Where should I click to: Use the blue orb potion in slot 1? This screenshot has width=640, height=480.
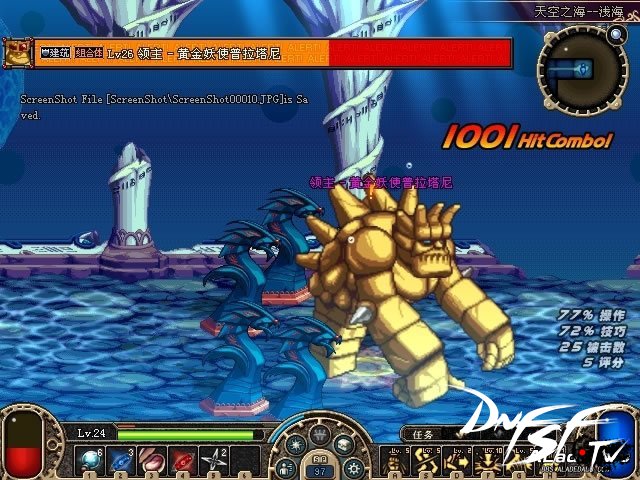[90, 460]
